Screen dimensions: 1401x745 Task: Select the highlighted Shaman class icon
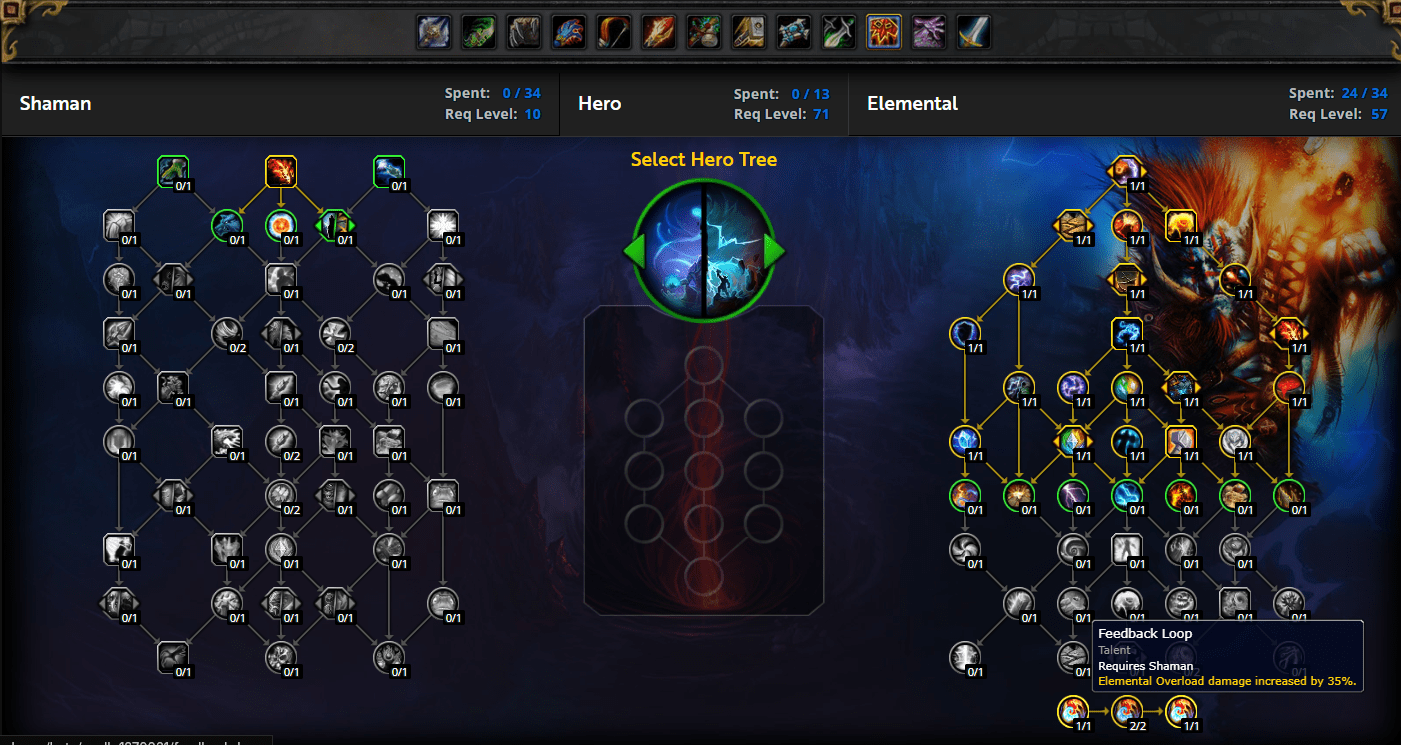(x=883, y=31)
